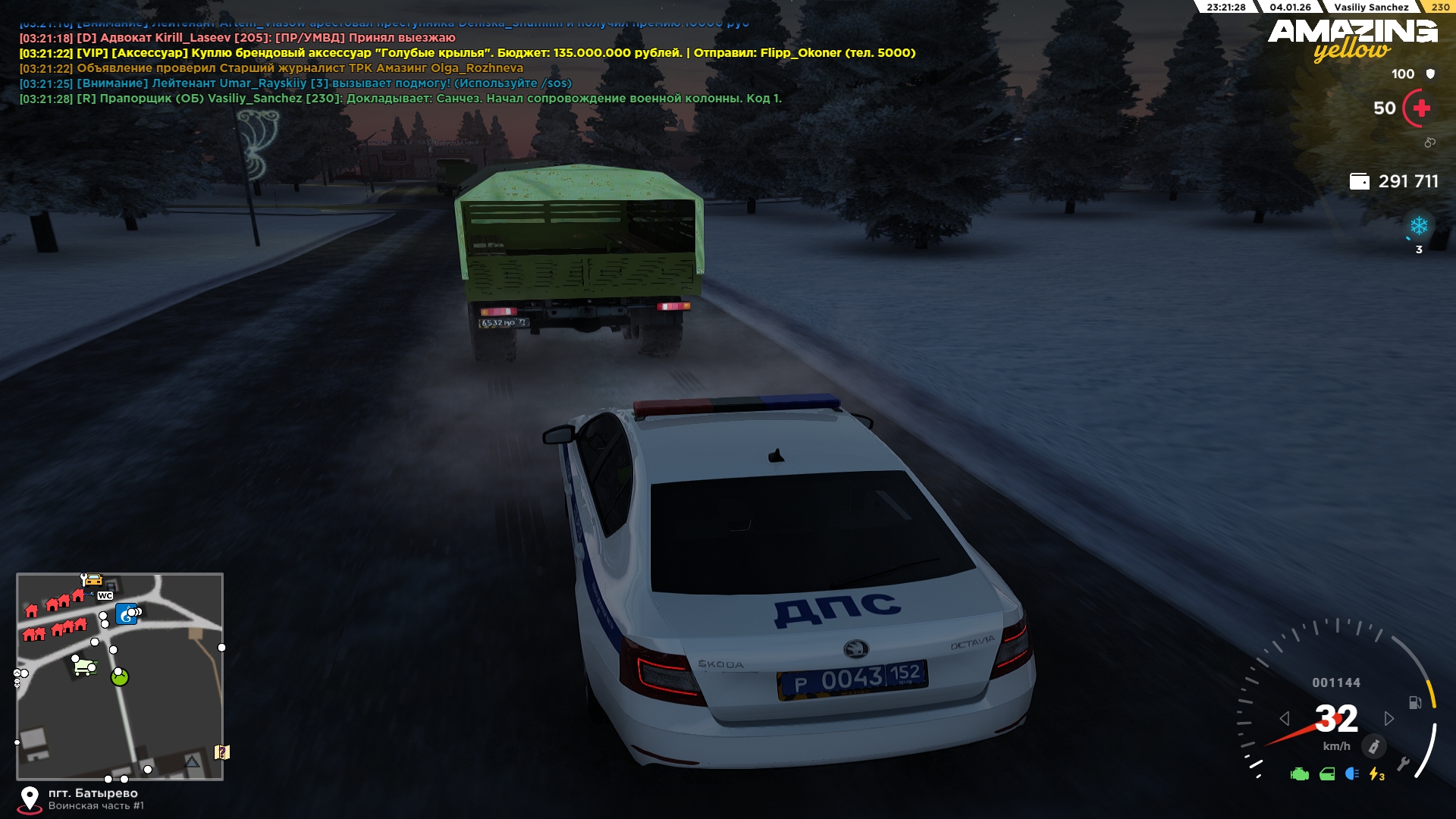This screenshot has width=1456, height=819.
Task: Click the Amazing yellow server logo
Action: 1352,39
